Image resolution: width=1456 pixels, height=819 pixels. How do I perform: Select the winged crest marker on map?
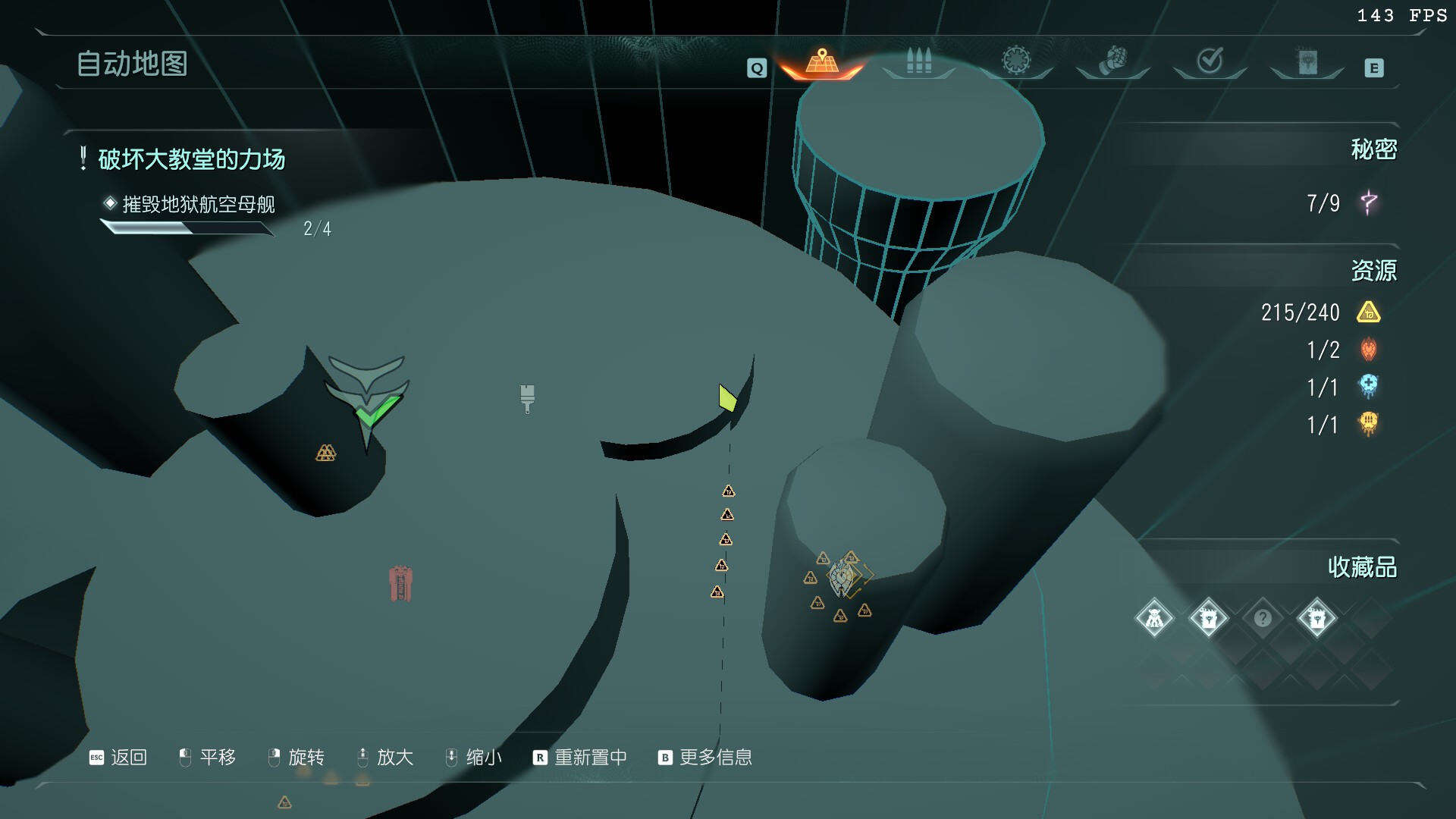point(841,579)
